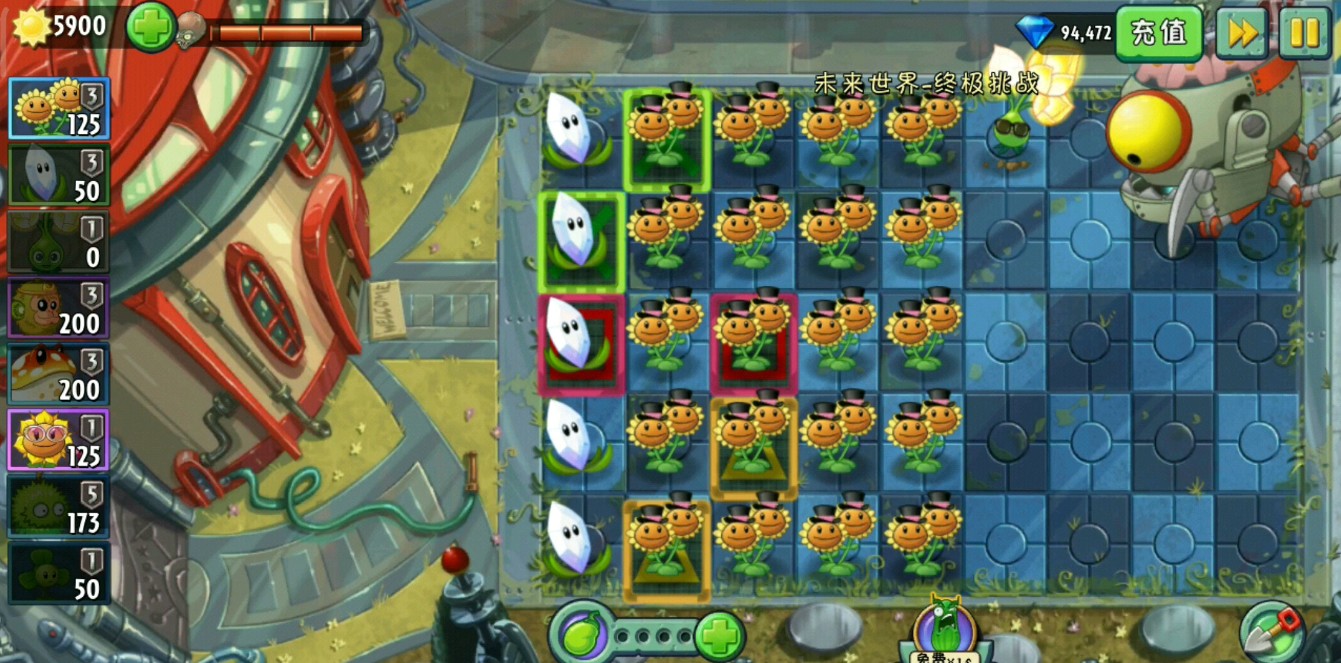Screen dimensions: 1341x663
Task: Buy more plant food with plus button
Action: click(x=719, y=635)
